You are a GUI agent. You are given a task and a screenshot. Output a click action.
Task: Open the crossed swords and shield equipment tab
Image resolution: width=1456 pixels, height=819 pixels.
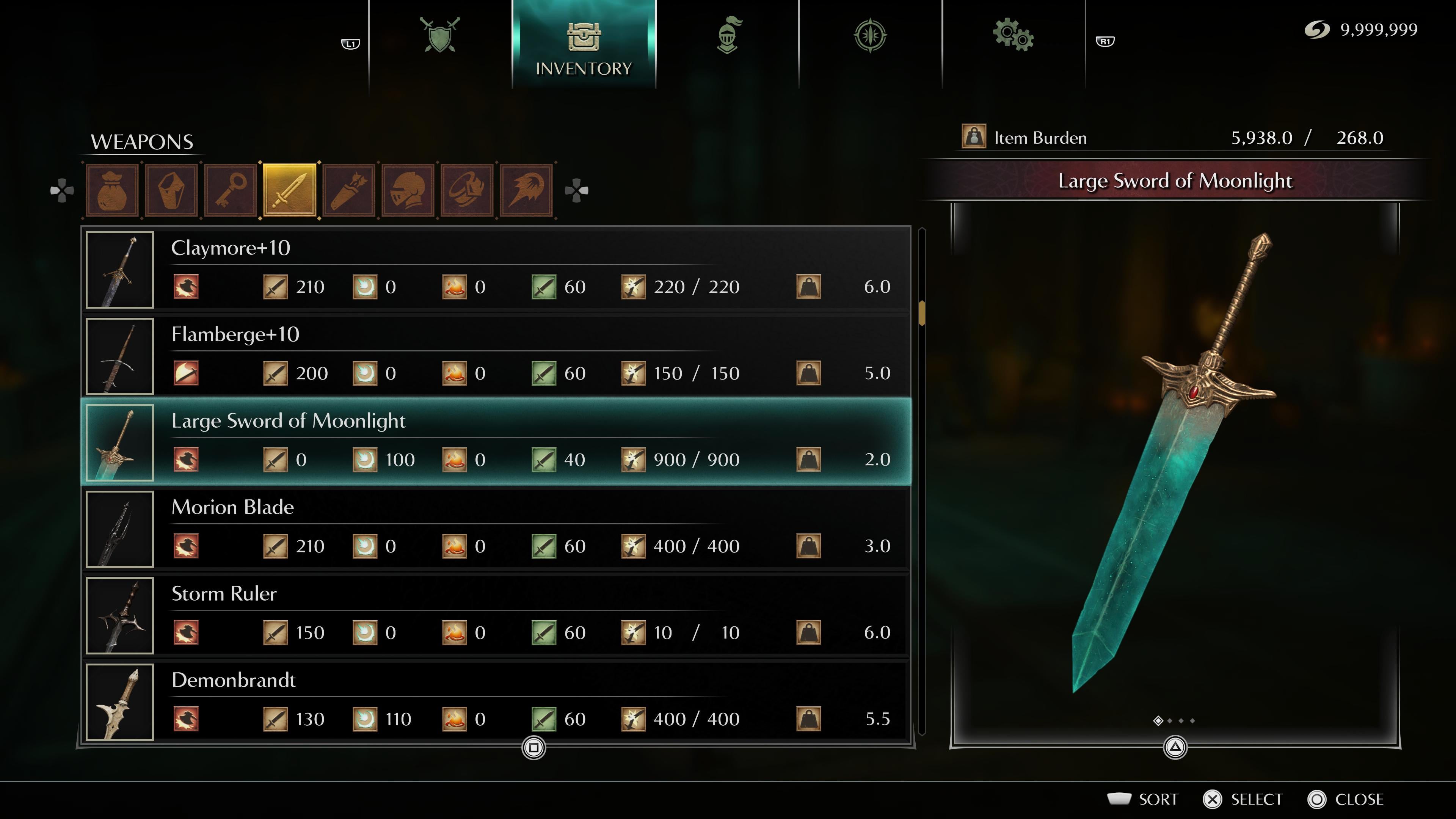pos(440,35)
